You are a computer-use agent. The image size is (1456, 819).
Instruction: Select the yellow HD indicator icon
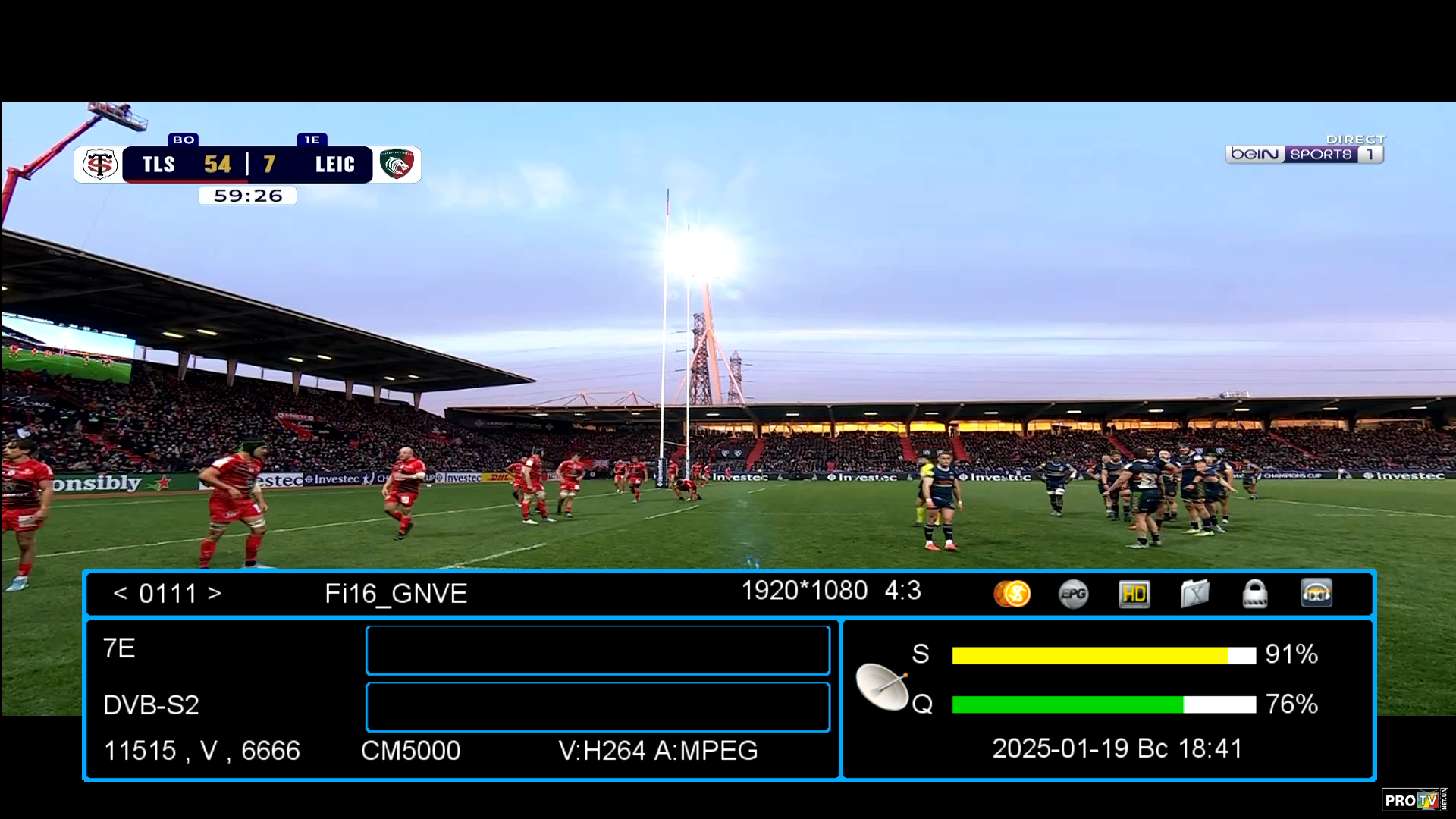click(x=1134, y=594)
